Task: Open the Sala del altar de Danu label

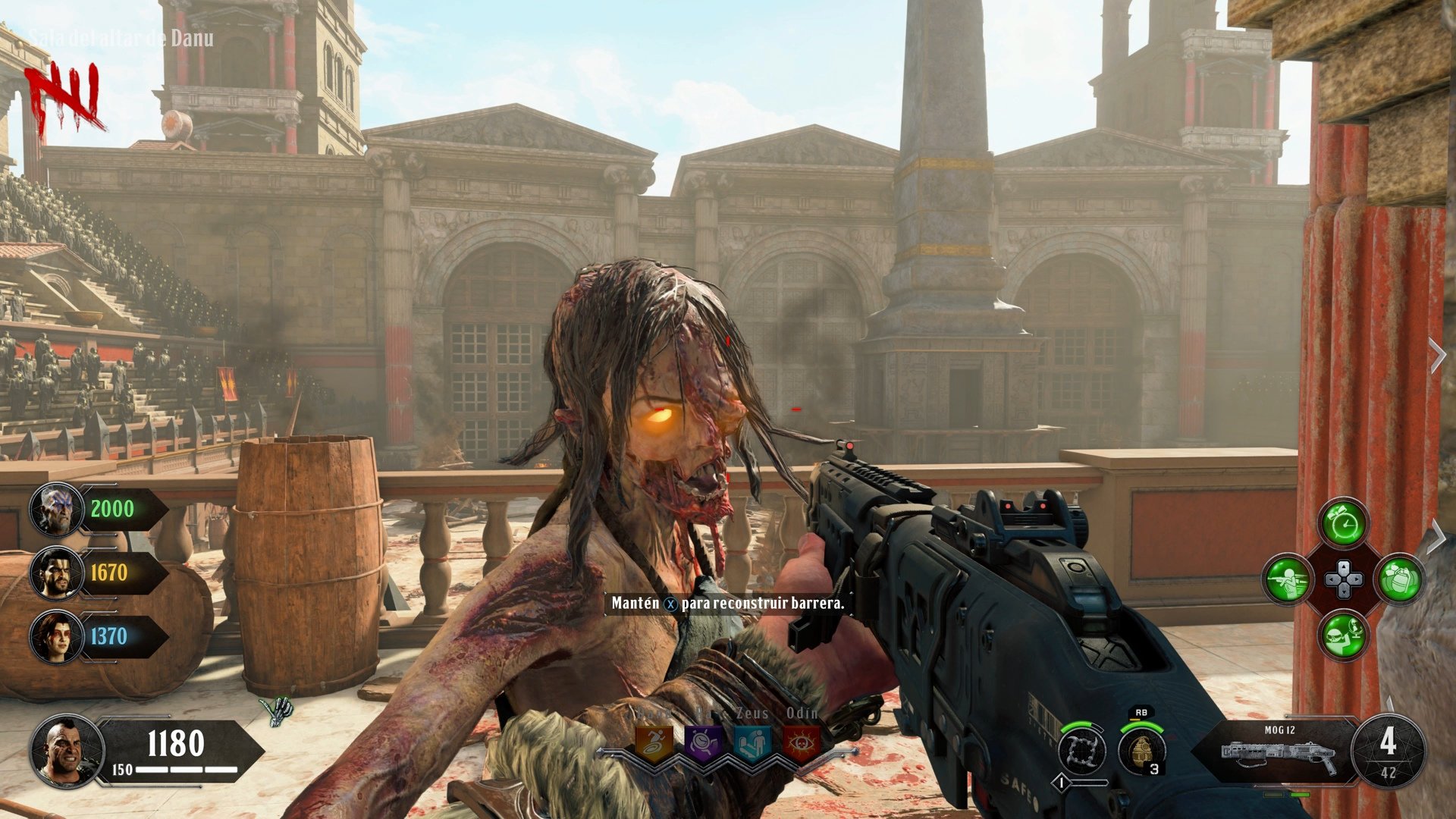Action: coord(121,36)
